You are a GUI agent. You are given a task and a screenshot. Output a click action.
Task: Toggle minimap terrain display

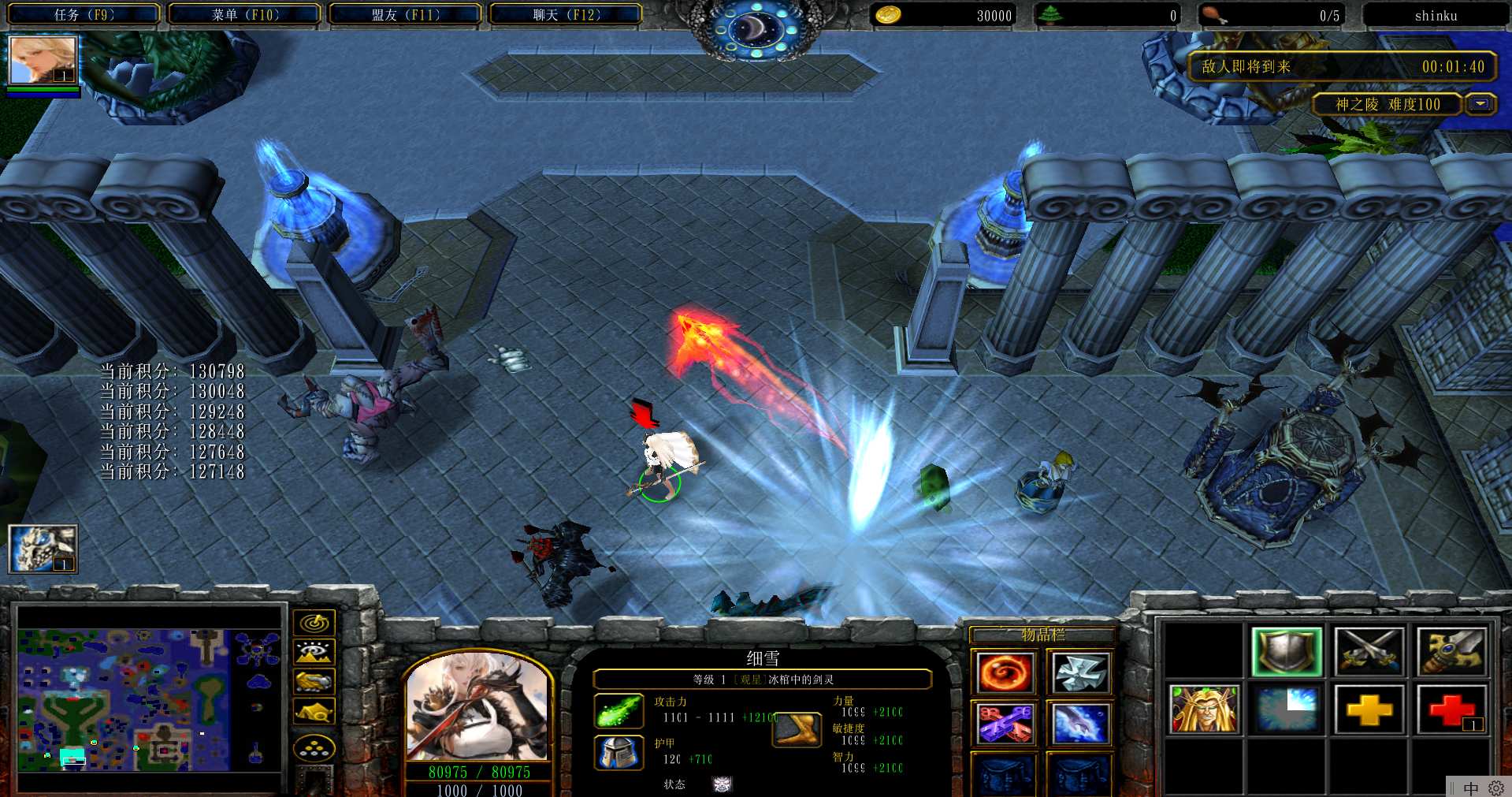point(314,652)
